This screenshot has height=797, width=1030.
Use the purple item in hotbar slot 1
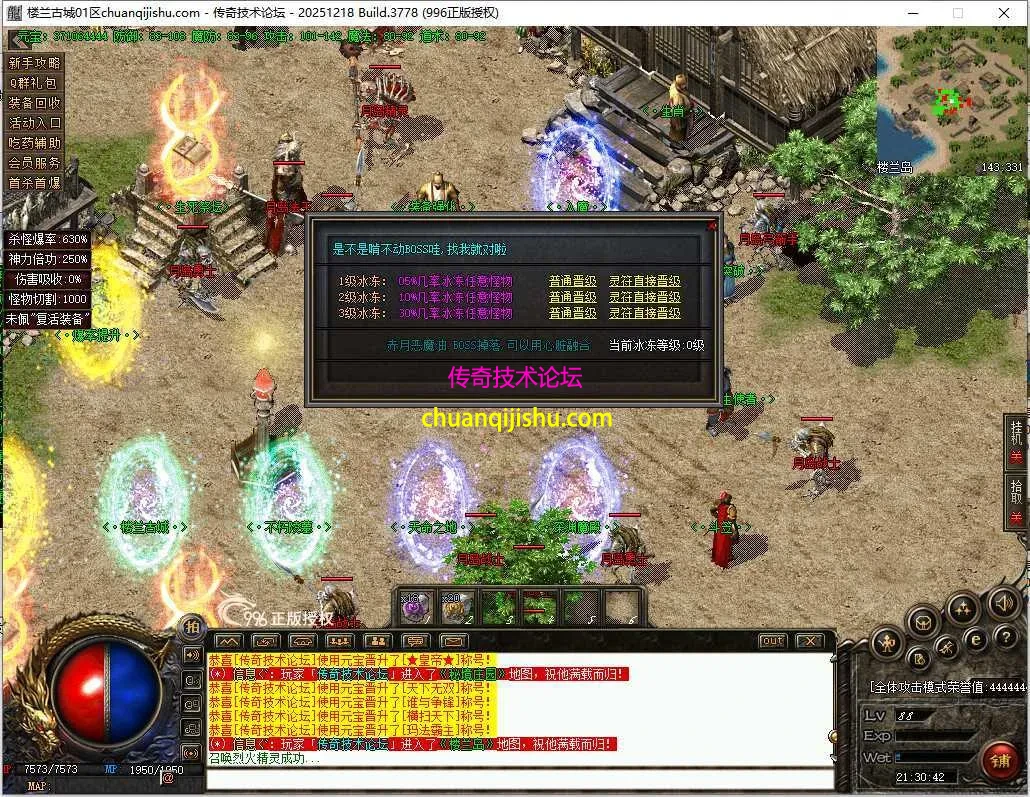pos(413,606)
